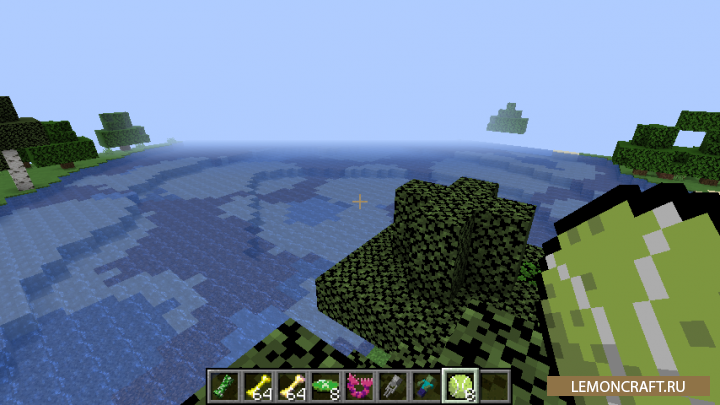Select the zombie figure hotbar slot

[428, 384]
